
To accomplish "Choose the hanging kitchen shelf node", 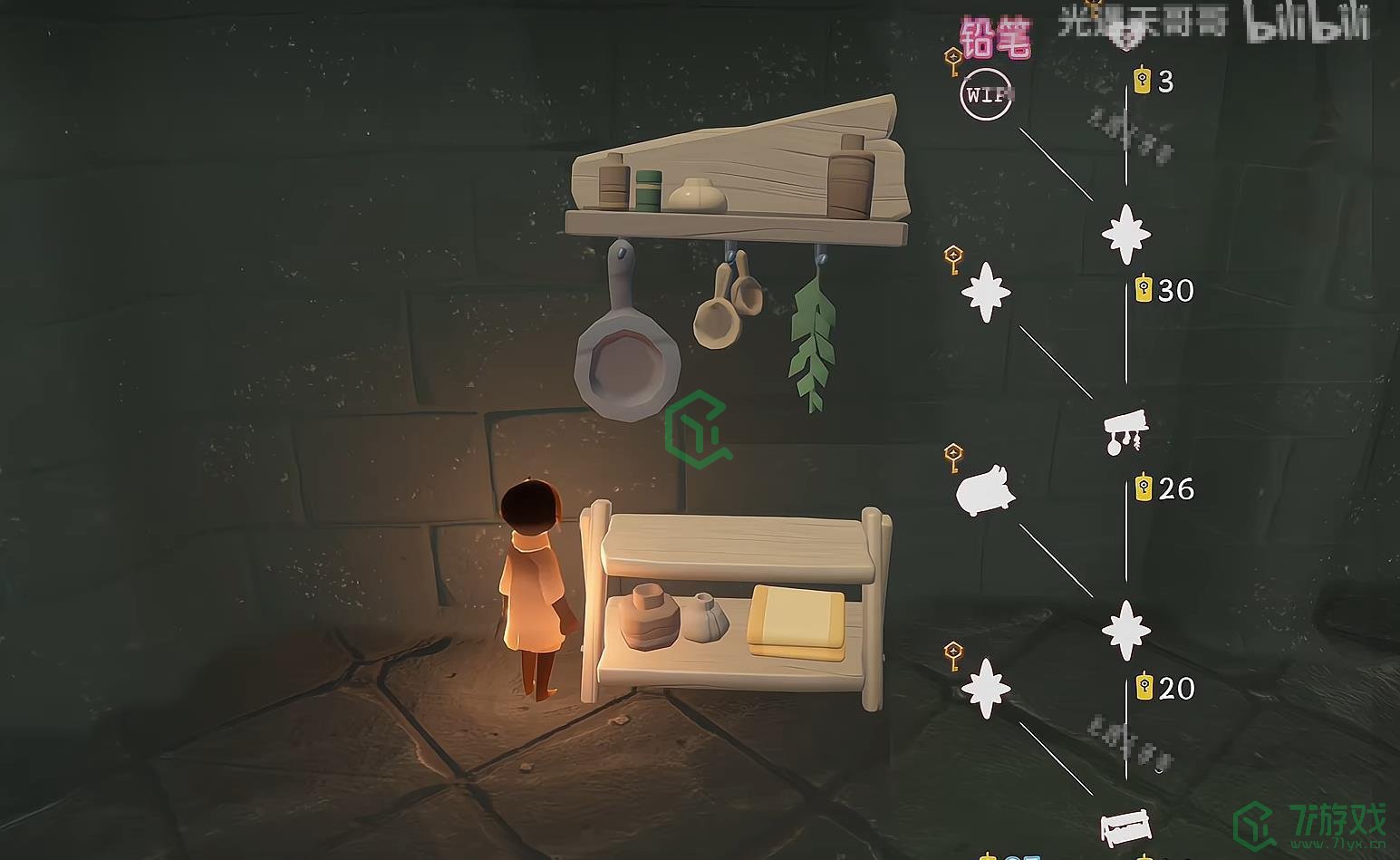I will point(1125,430).
